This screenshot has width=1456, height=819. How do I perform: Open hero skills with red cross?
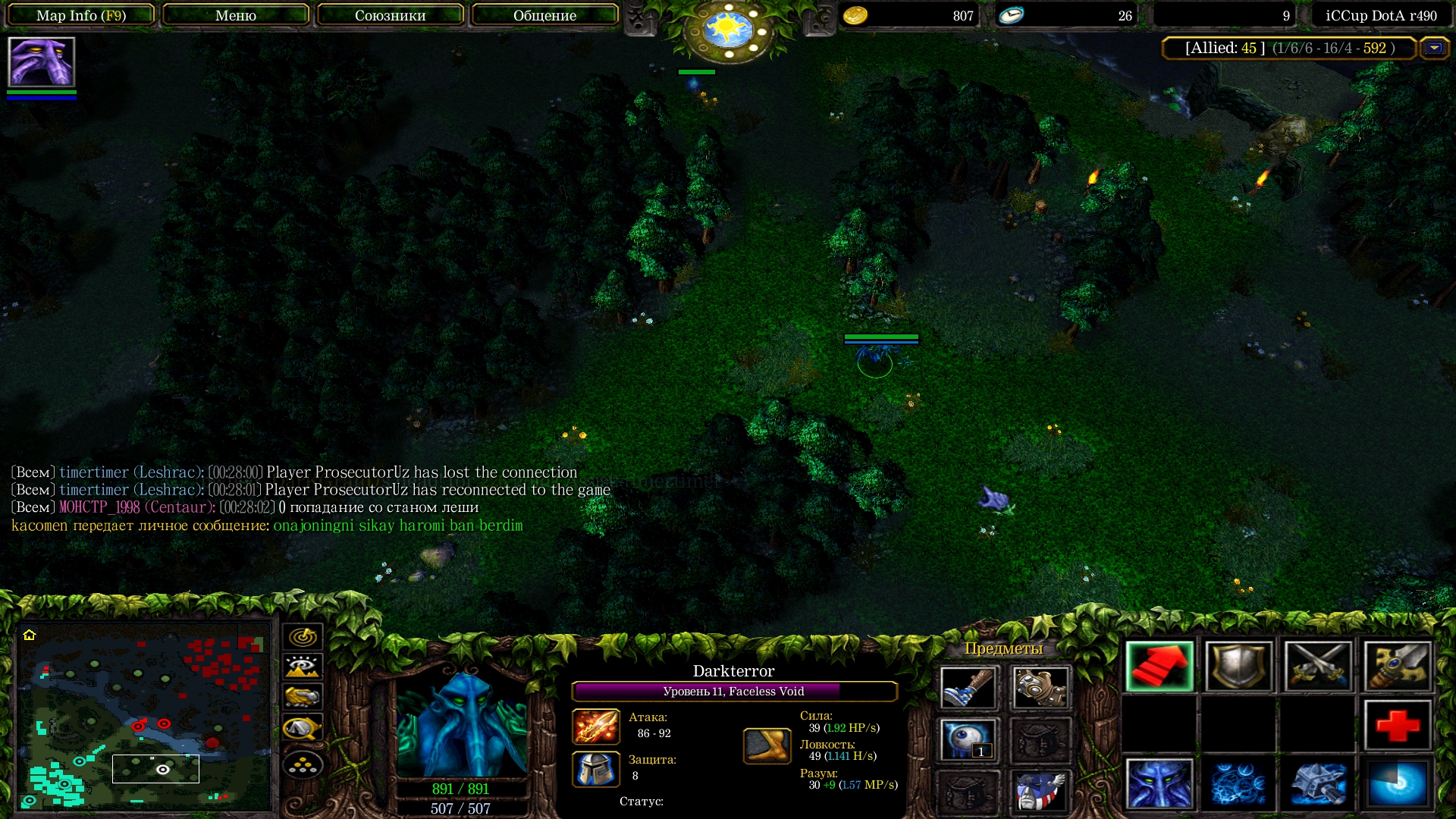coord(1397,725)
